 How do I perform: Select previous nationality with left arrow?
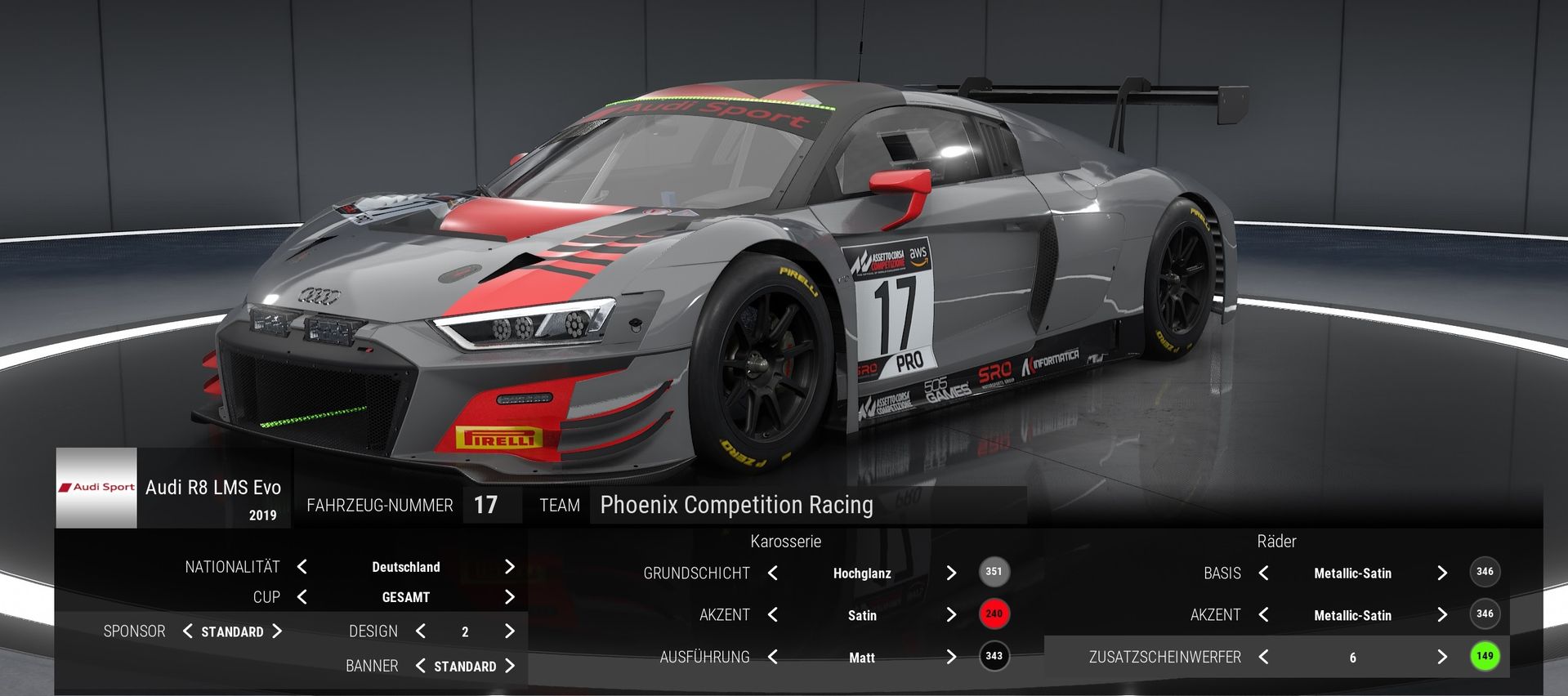pos(302,567)
